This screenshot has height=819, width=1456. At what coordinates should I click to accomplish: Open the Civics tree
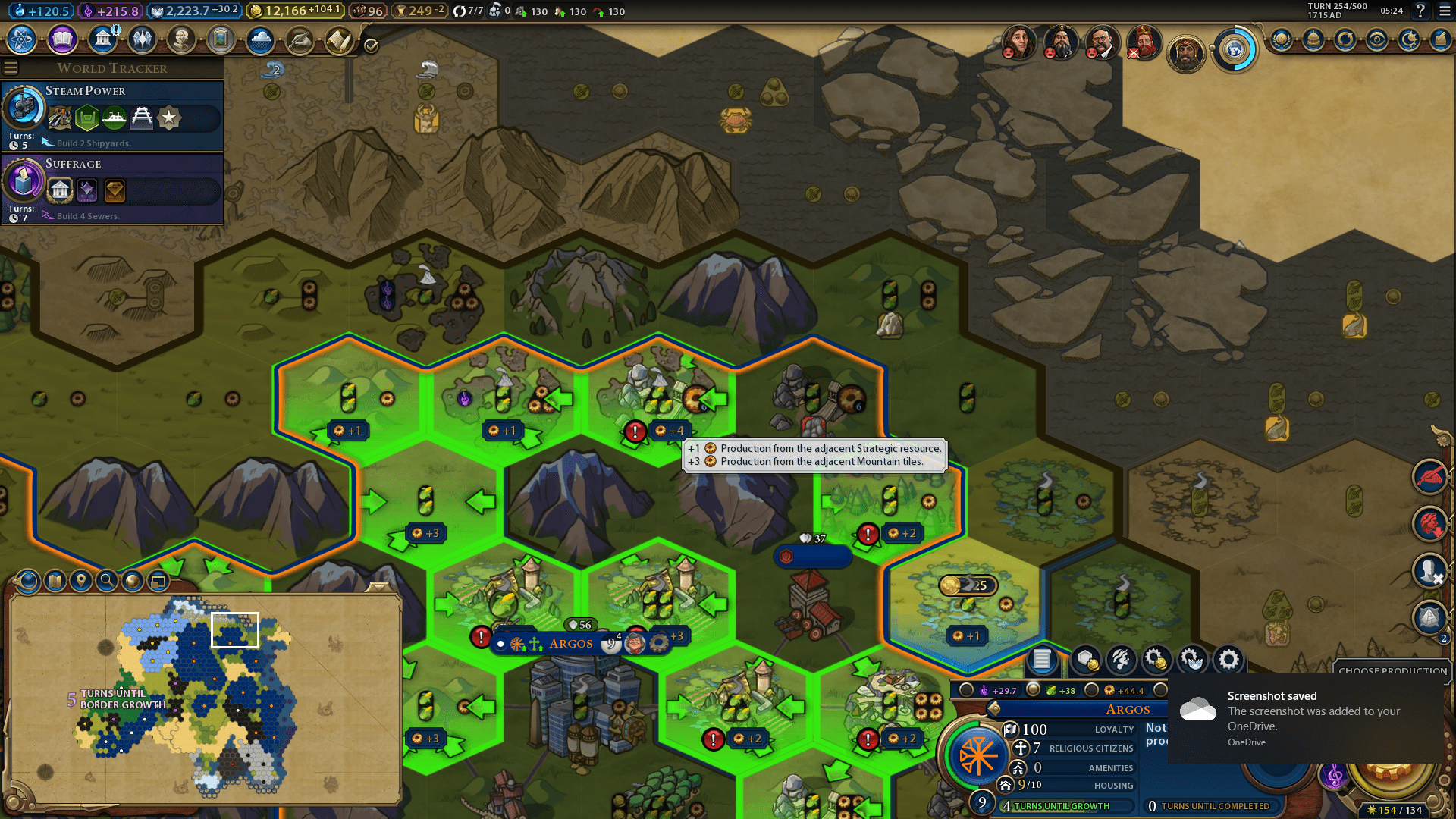click(61, 39)
